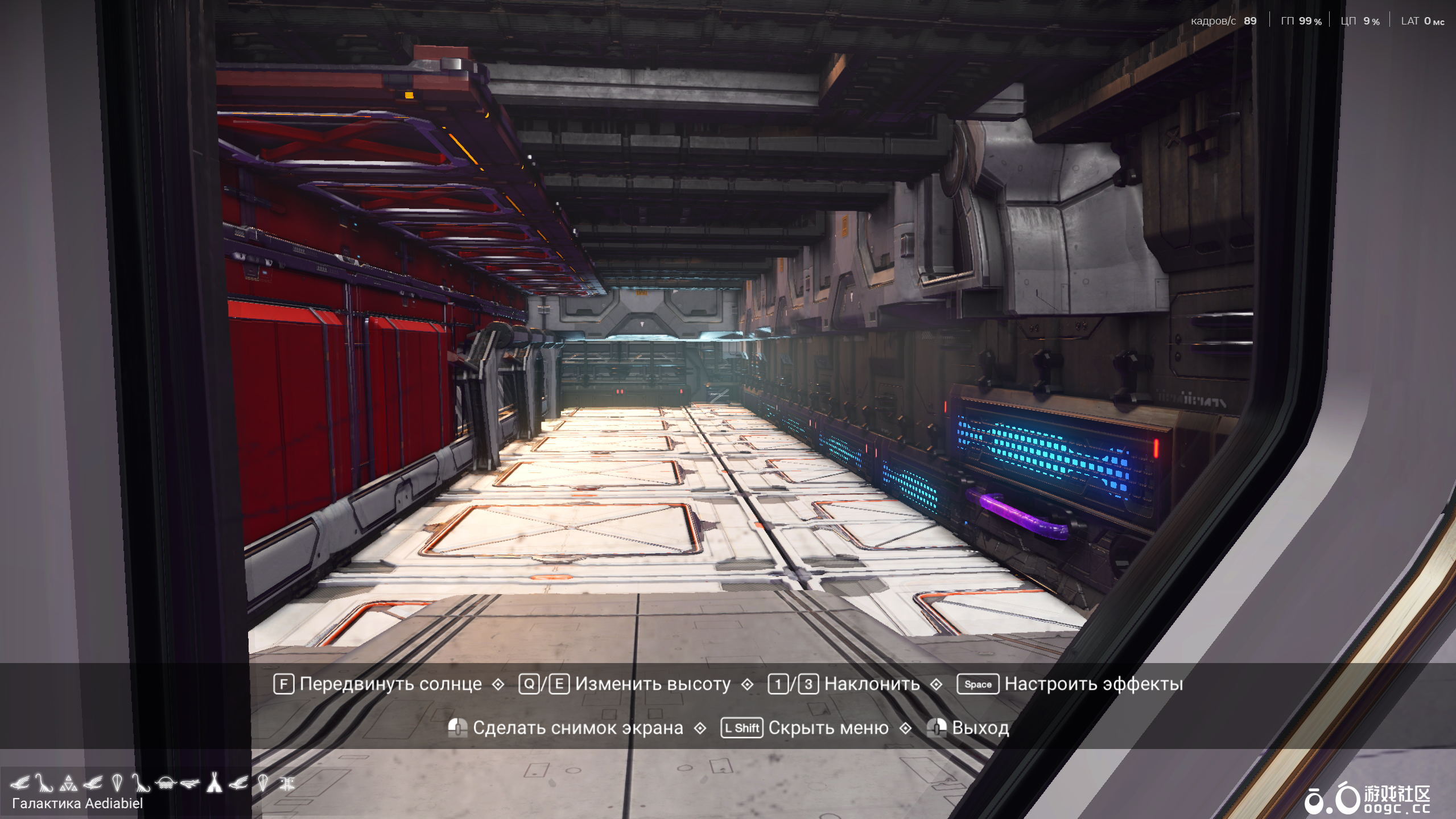Select the 3 key badge for tilting
The width and height of the screenshot is (1456, 819).
pos(809,684)
